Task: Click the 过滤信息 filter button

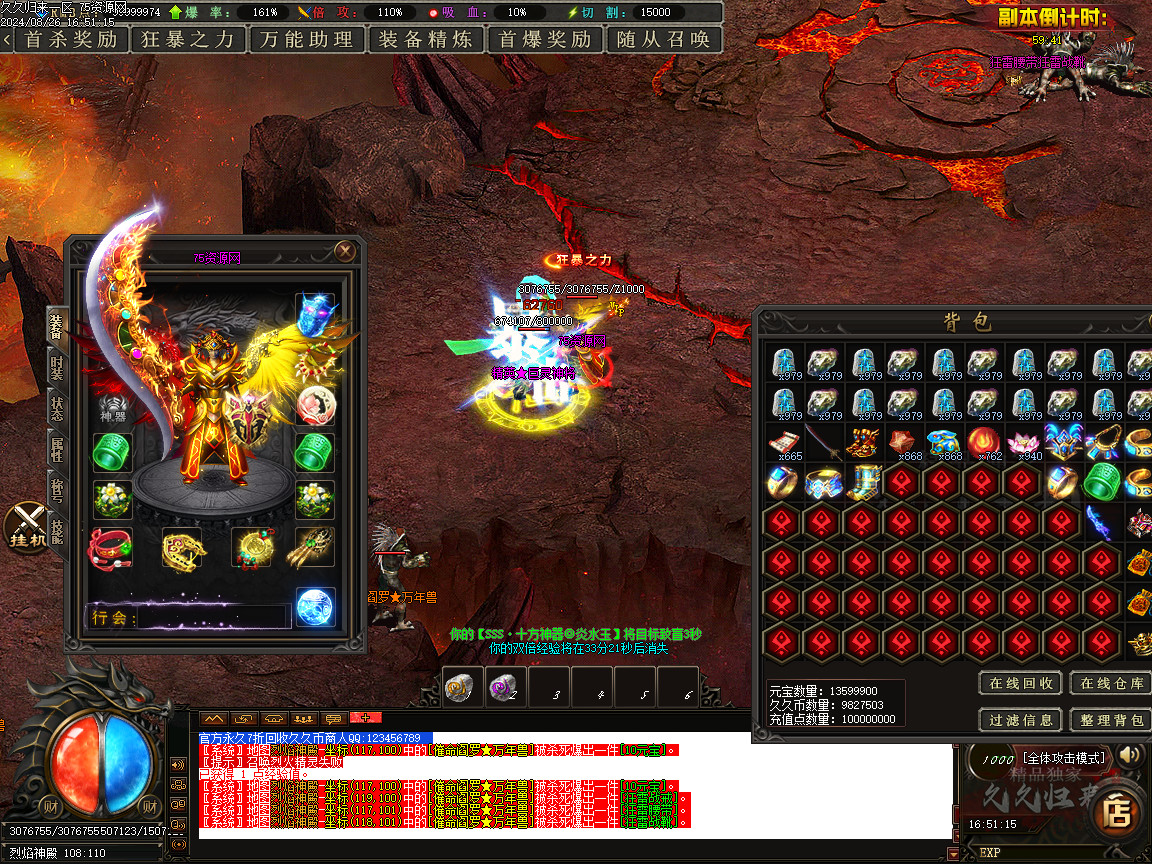Action: coord(1020,720)
